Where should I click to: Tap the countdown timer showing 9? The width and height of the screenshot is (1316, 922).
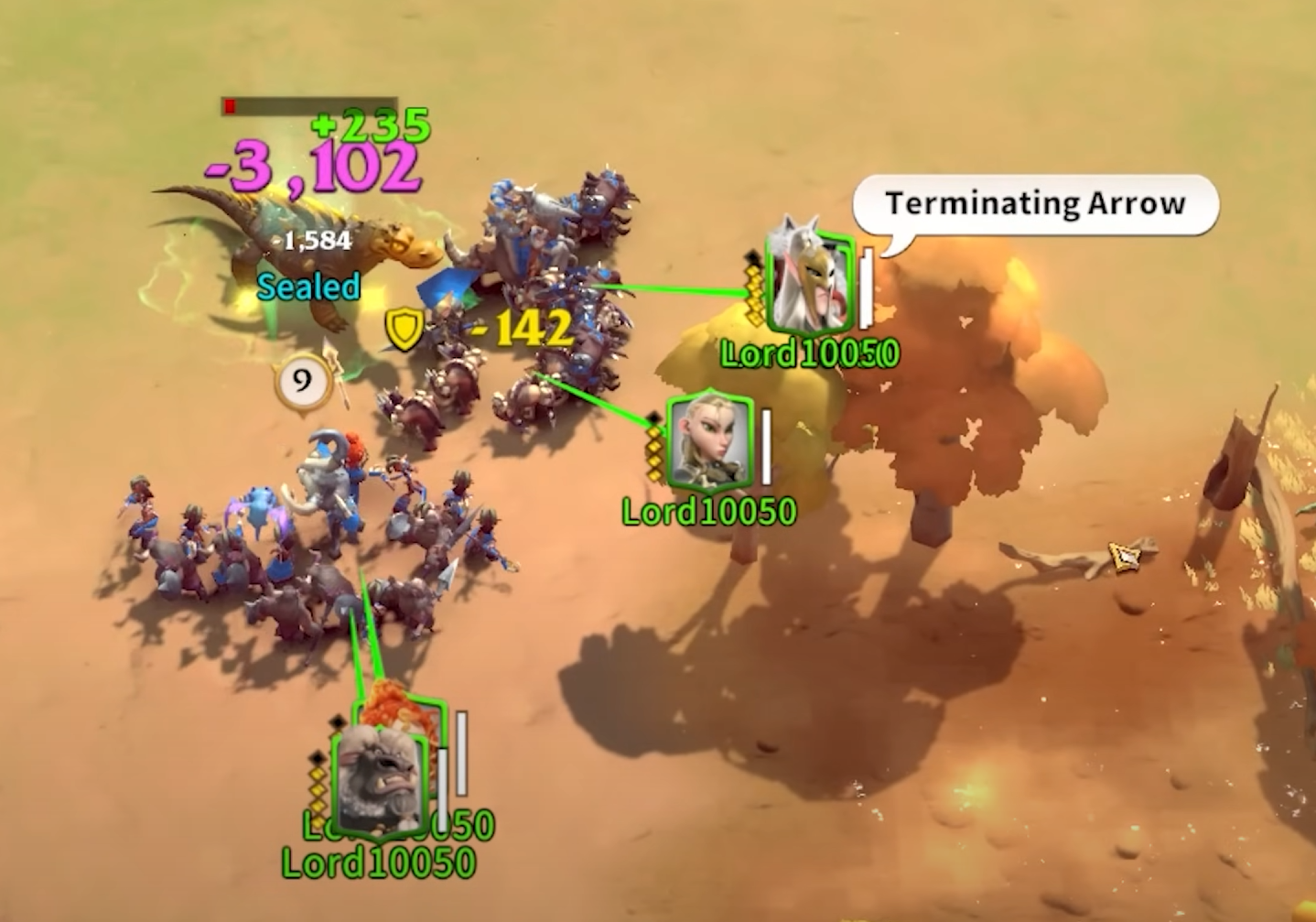pyautogui.click(x=300, y=379)
